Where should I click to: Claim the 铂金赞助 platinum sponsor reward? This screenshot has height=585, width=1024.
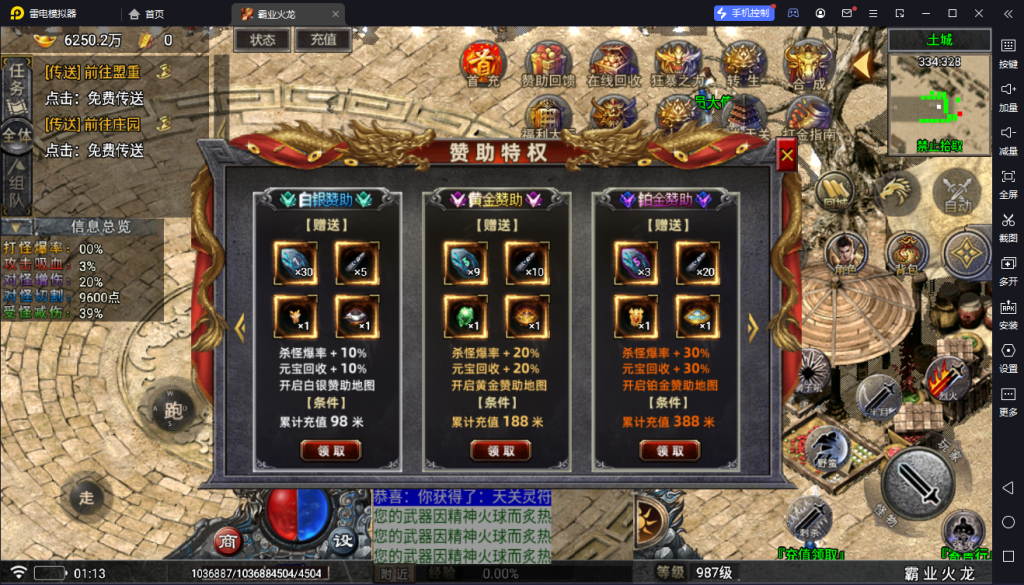coord(670,451)
